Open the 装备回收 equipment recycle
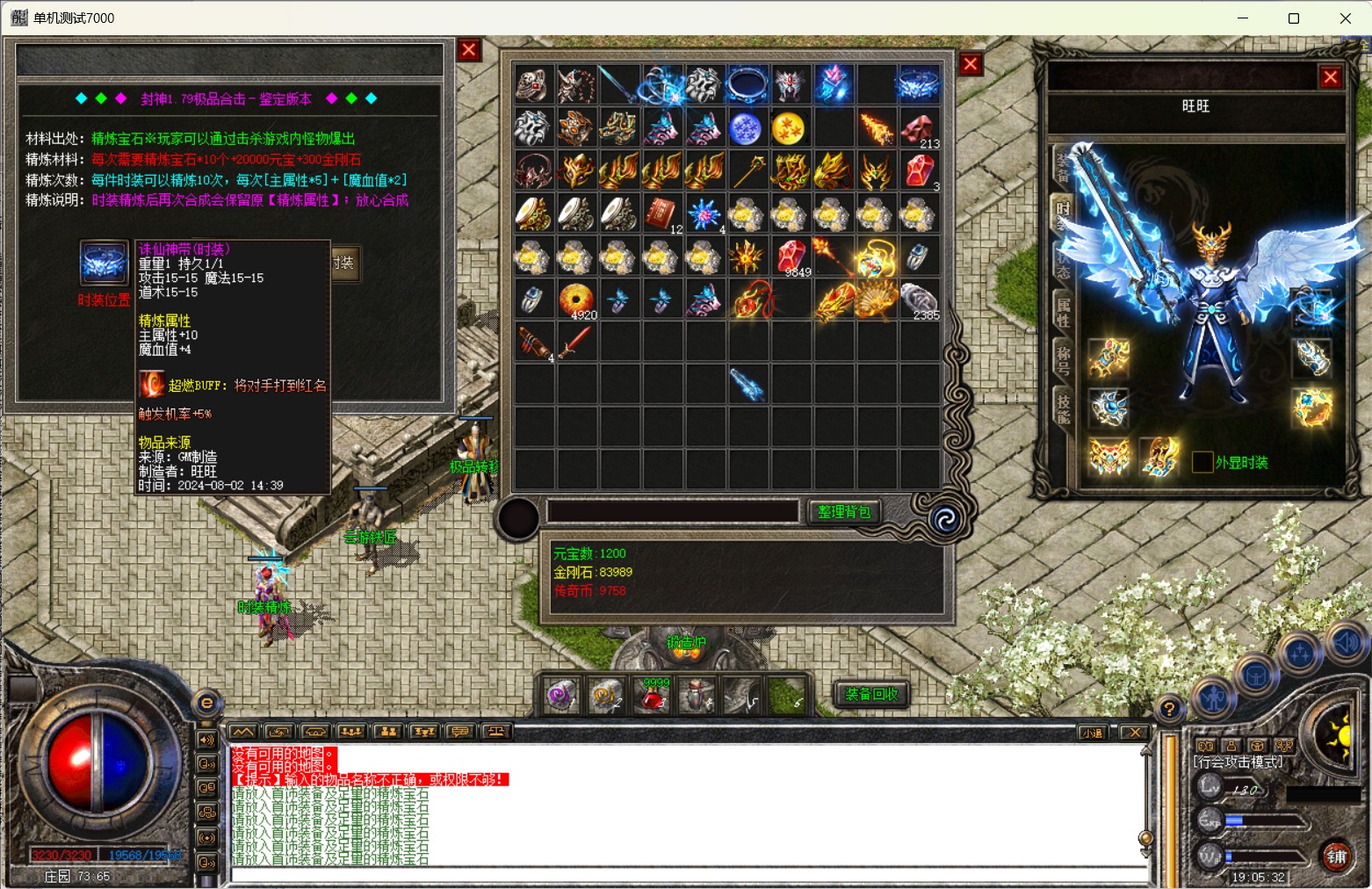Image resolution: width=1372 pixels, height=889 pixels. 871,695
